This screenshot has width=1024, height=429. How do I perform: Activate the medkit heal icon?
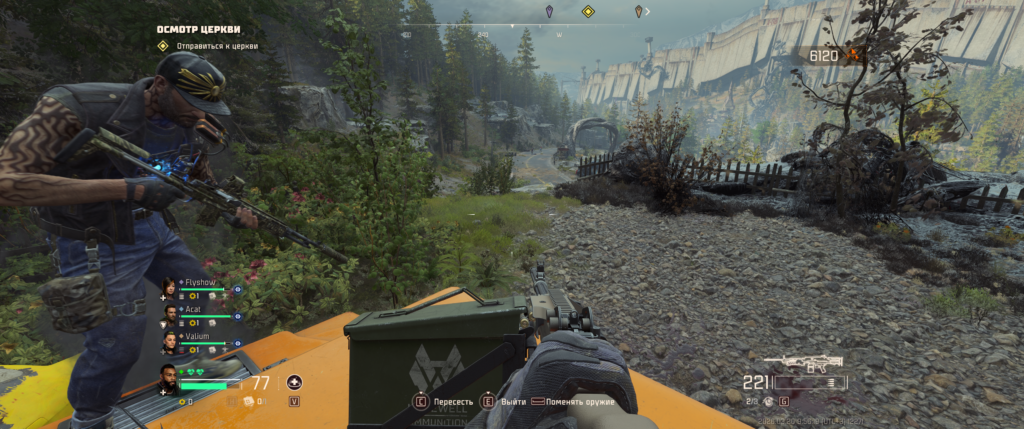tap(294, 382)
